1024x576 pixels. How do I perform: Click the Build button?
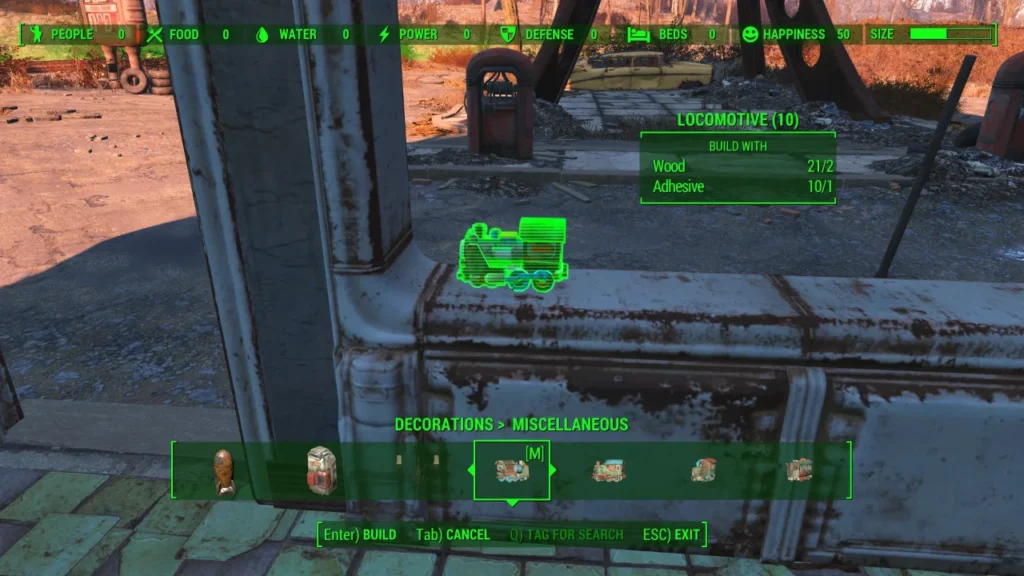359,535
